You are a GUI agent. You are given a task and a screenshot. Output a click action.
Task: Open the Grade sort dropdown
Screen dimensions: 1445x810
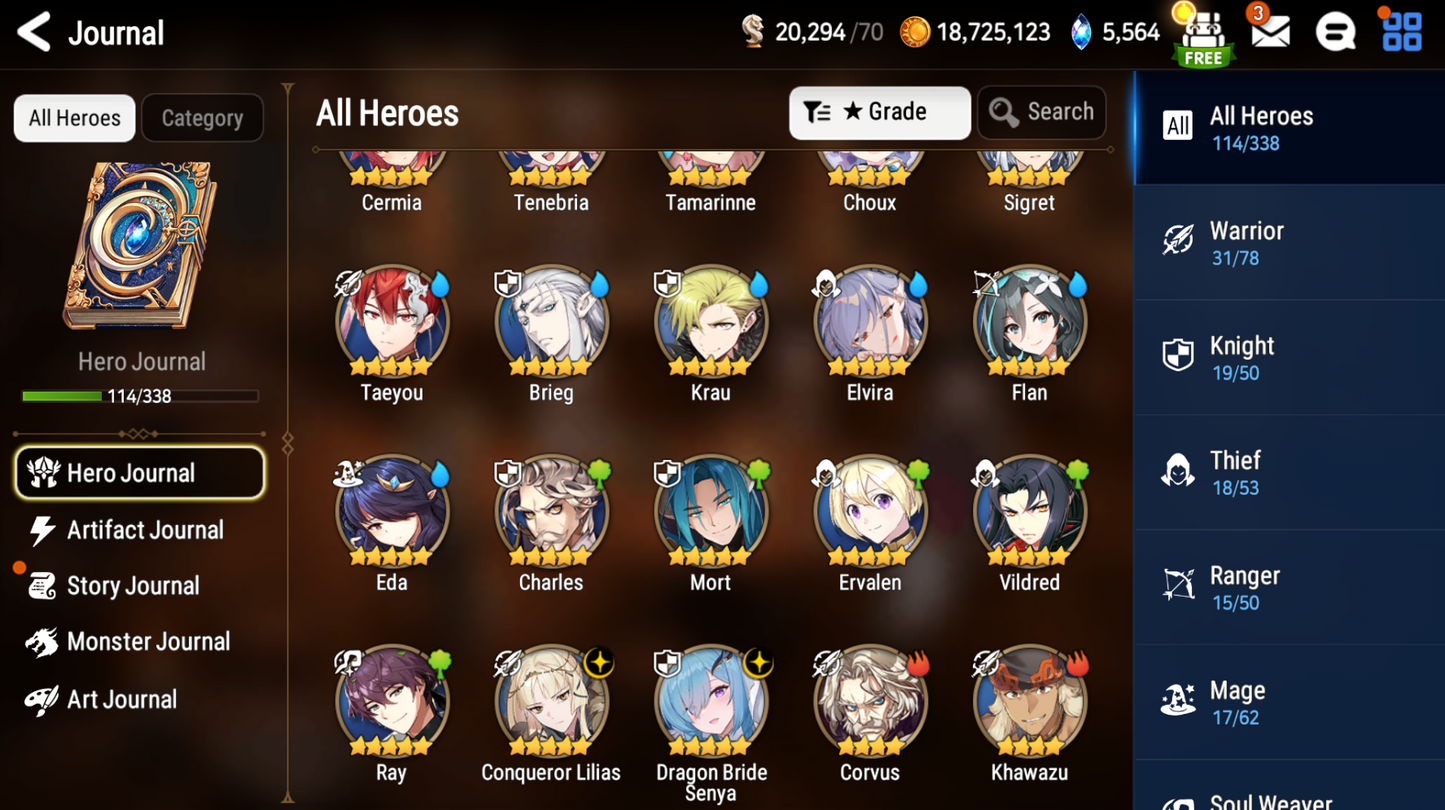879,112
